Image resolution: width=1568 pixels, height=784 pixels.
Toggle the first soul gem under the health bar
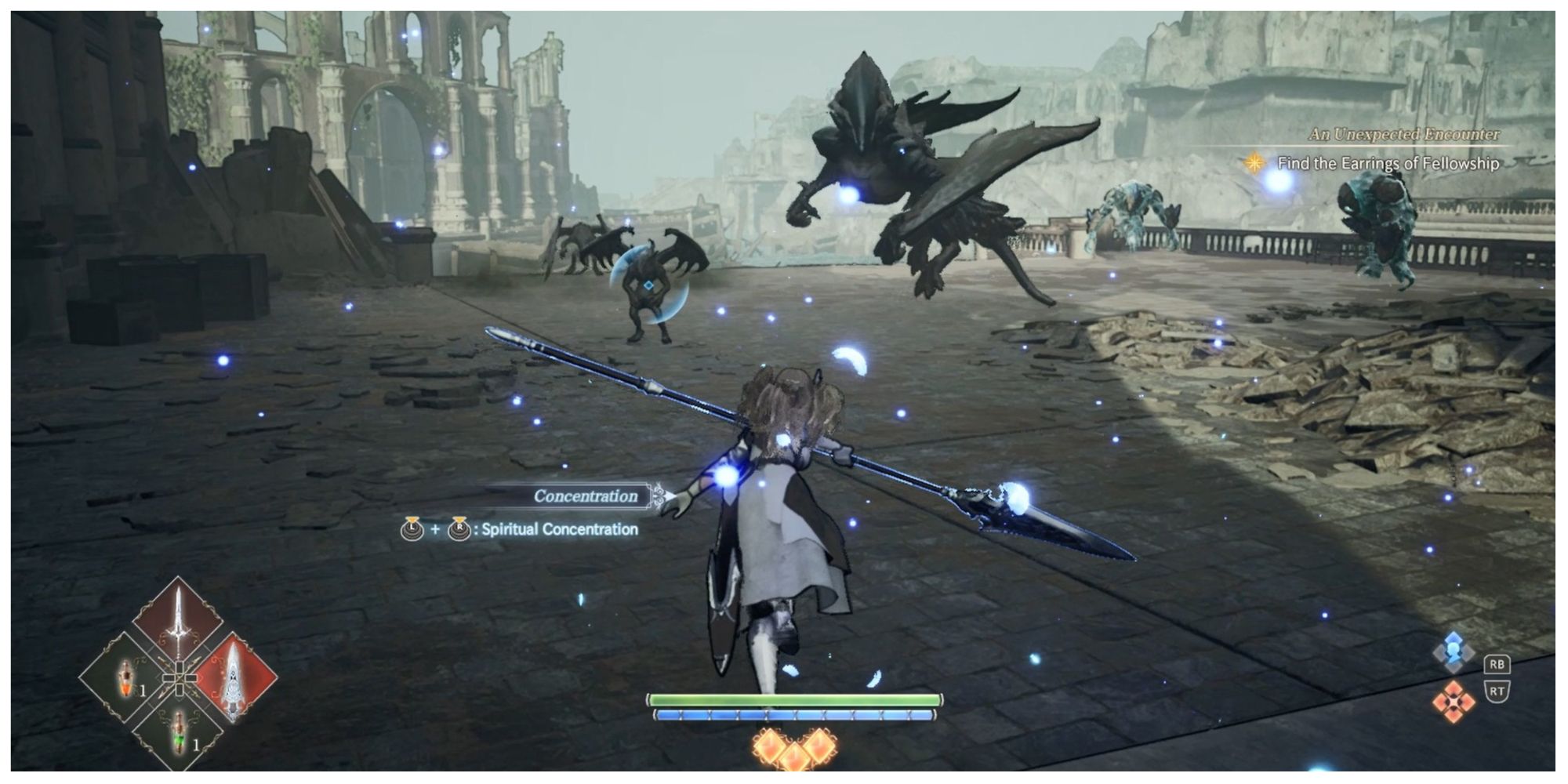[770, 745]
